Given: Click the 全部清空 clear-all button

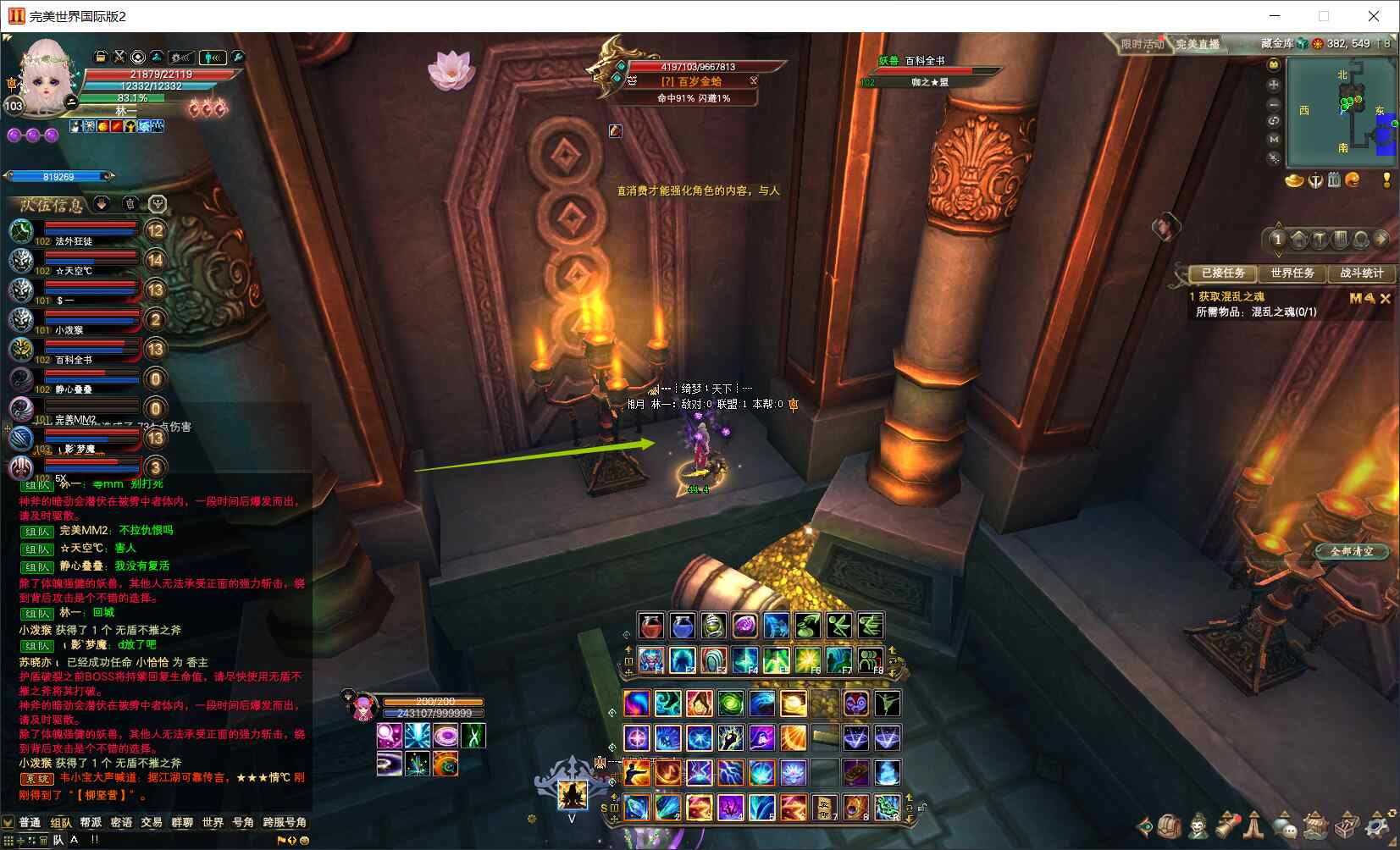Looking at the screenshot, I should tap(1352, 551).
